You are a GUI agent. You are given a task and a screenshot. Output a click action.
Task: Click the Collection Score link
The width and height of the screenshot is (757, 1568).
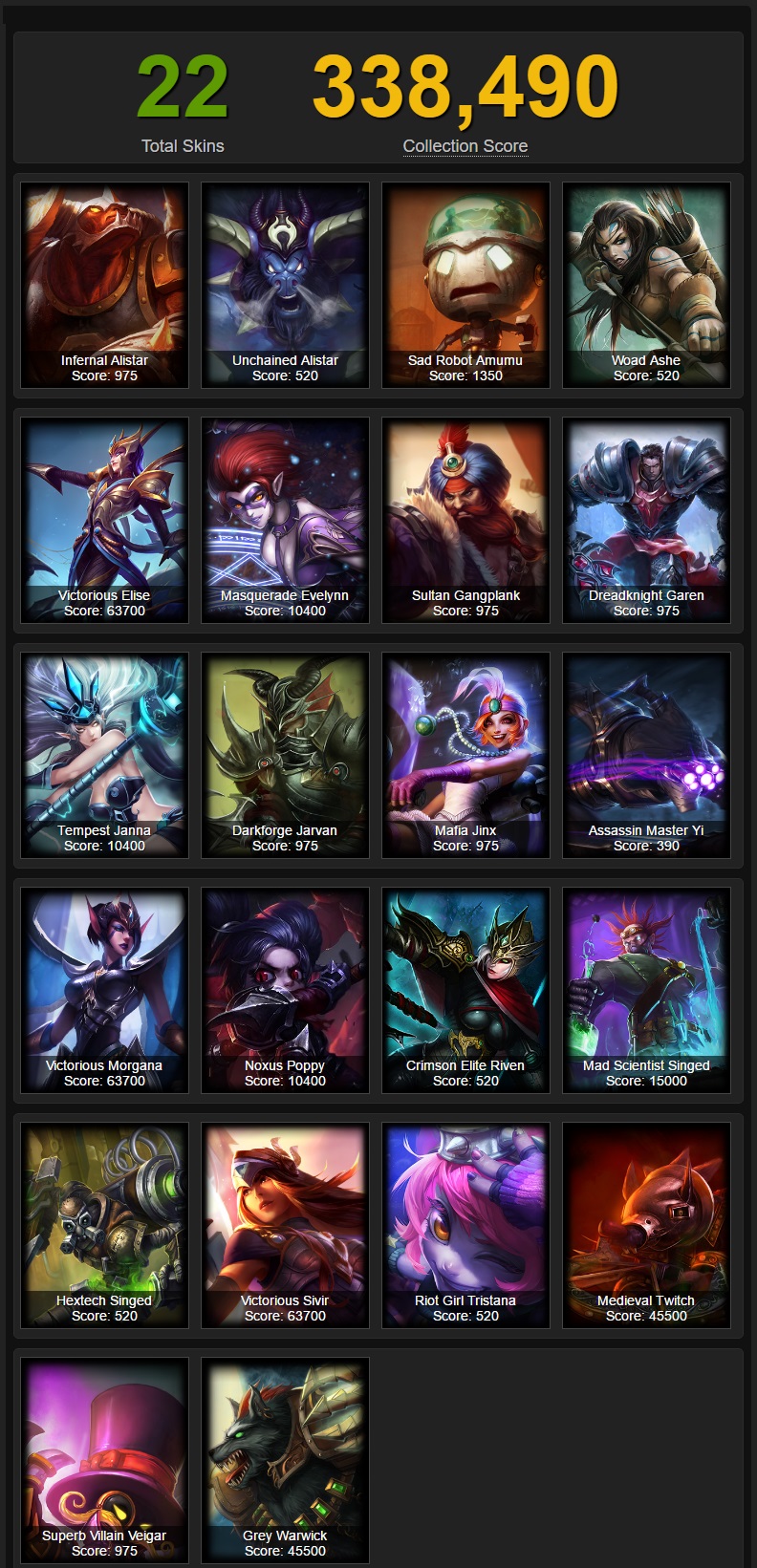tap(465, 146)
